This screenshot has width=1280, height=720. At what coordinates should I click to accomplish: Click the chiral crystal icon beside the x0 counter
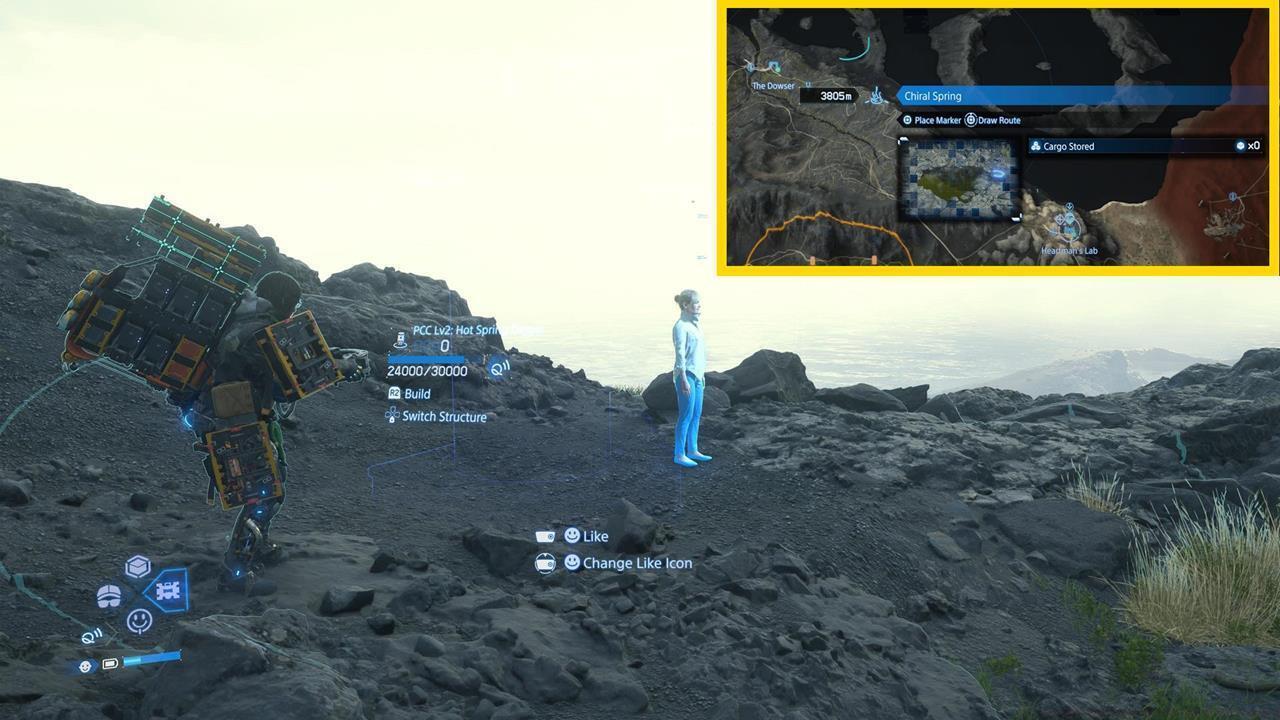tap(1238, 145)
